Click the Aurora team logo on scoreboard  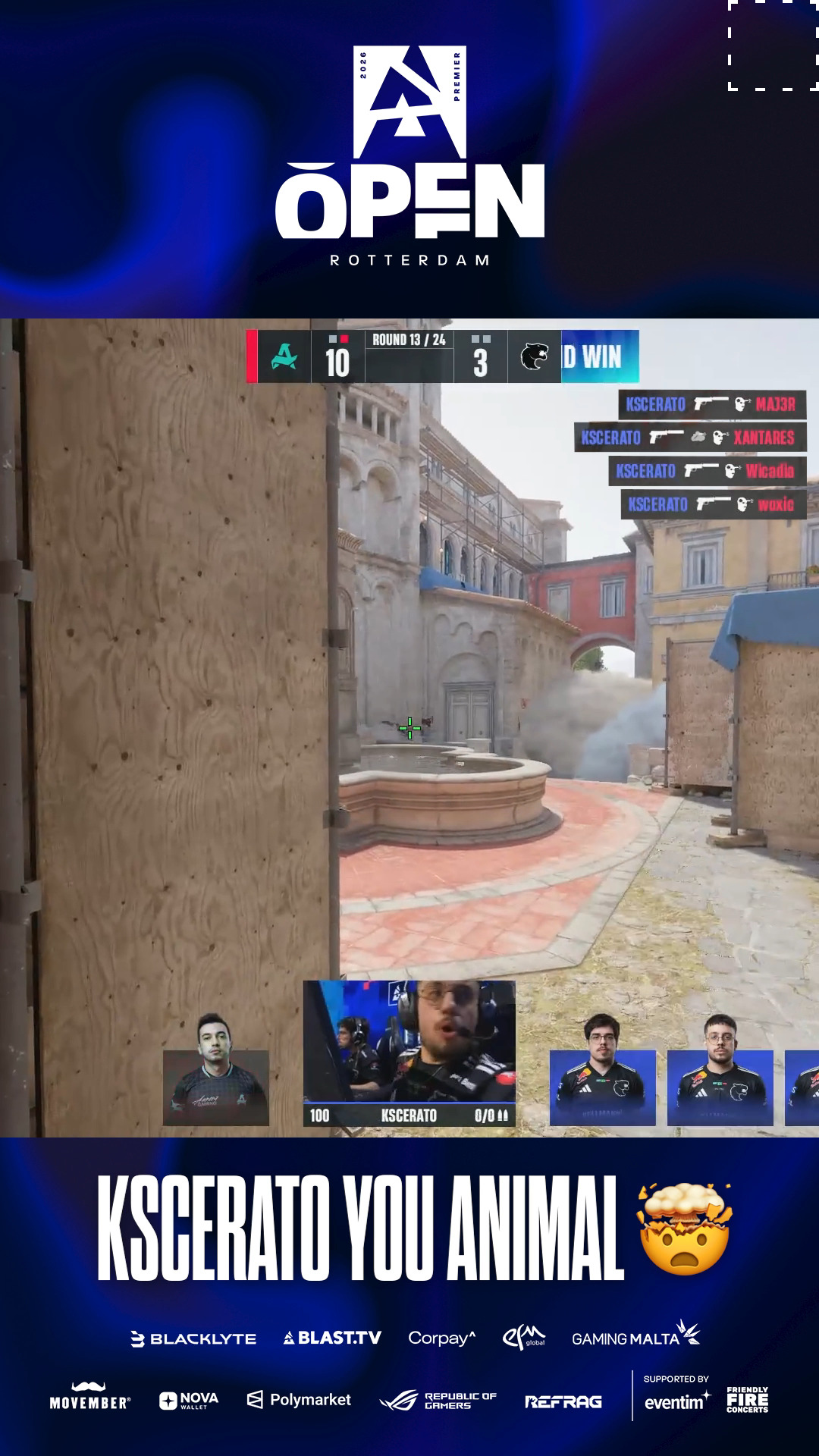pyautogui.click(x=284, y=356)
